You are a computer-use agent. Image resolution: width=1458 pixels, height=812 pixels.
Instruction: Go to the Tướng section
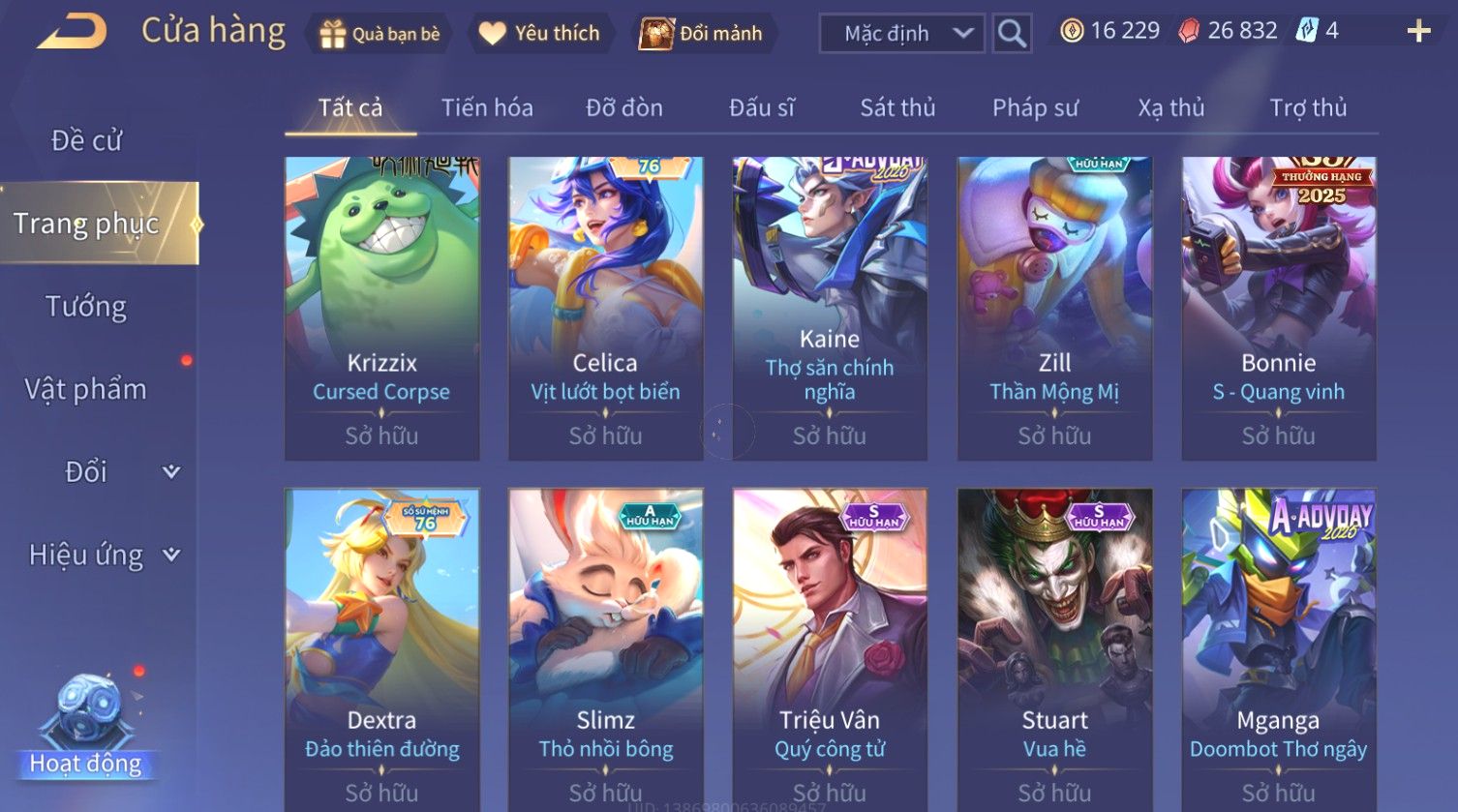point(86,307)
